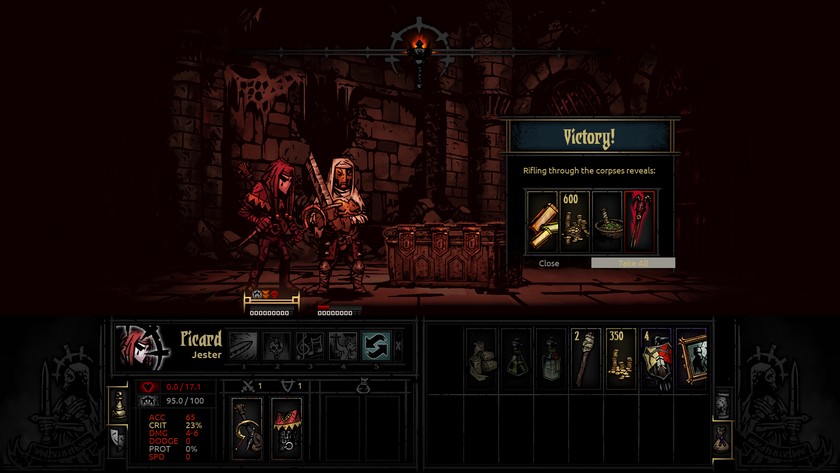Activate the swap position arrows skill
The height and width of the screenshot is (473, 840).
tap(376, 345)
